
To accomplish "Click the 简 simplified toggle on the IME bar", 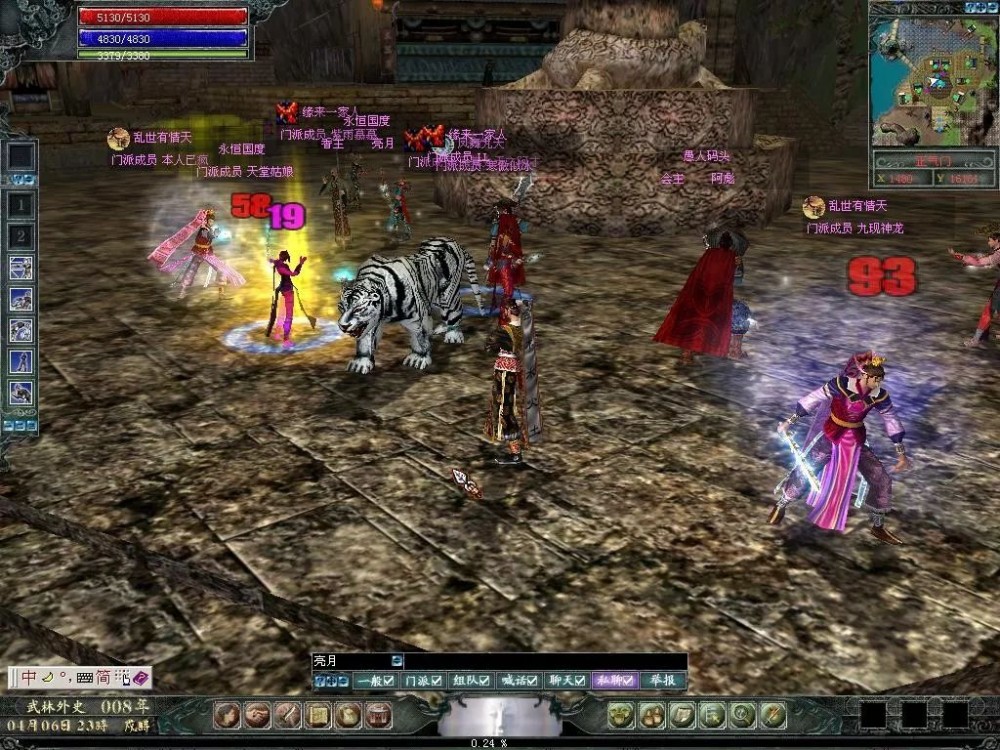I will click(x=103, y=678).
